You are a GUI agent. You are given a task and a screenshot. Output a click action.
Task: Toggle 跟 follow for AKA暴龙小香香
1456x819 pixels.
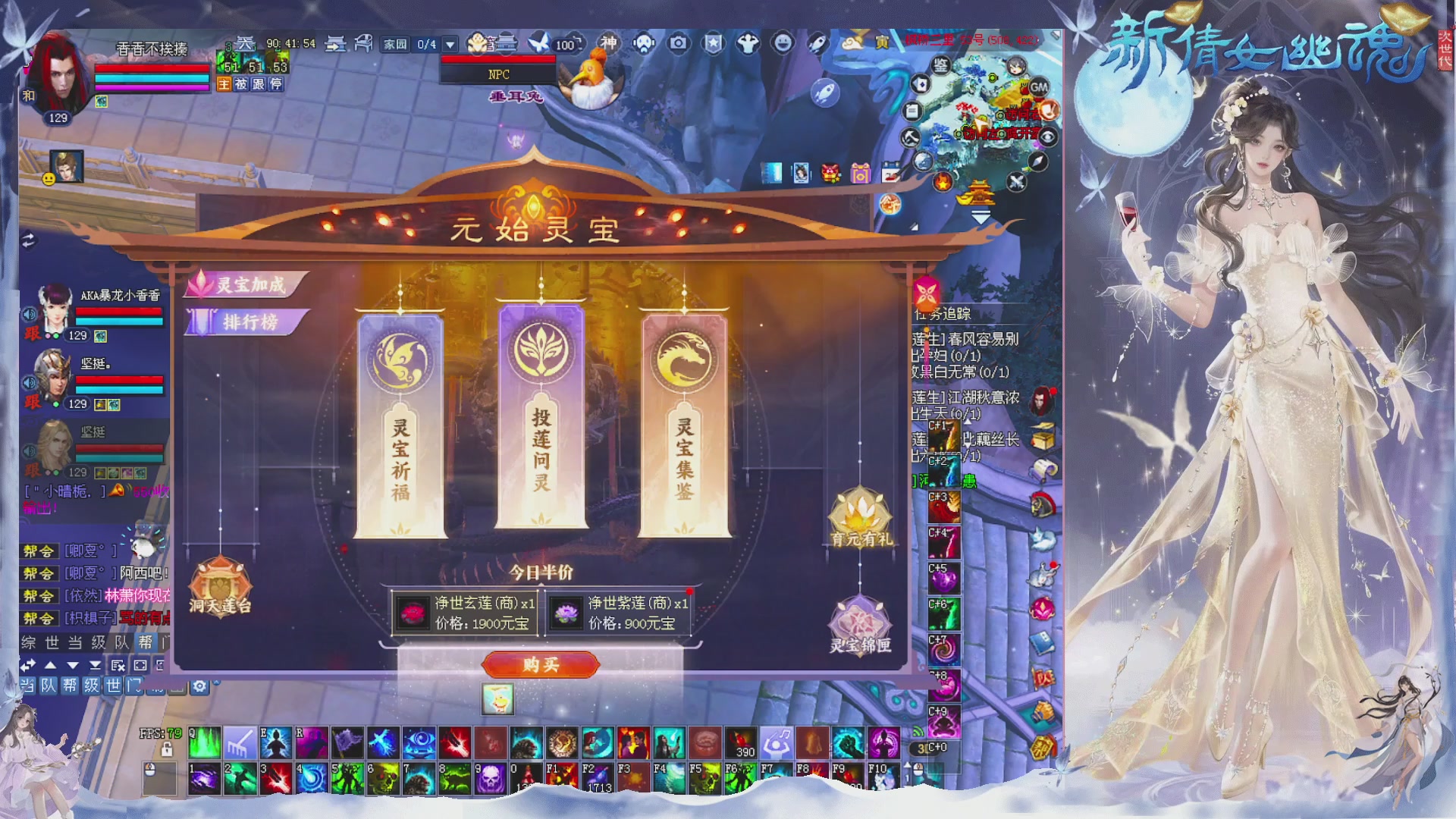[33, 334]
